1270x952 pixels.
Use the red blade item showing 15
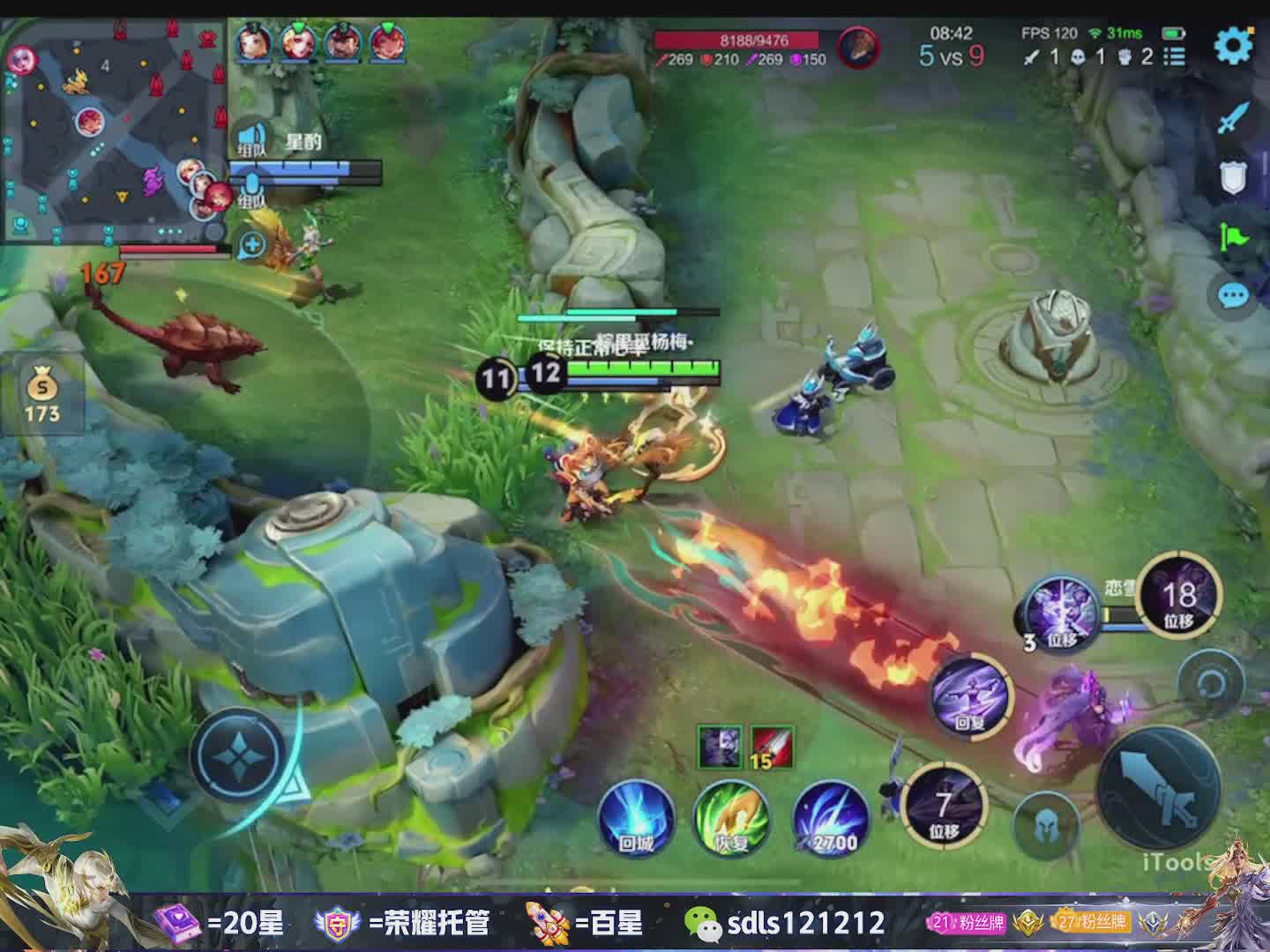click(x=772, y=747)
